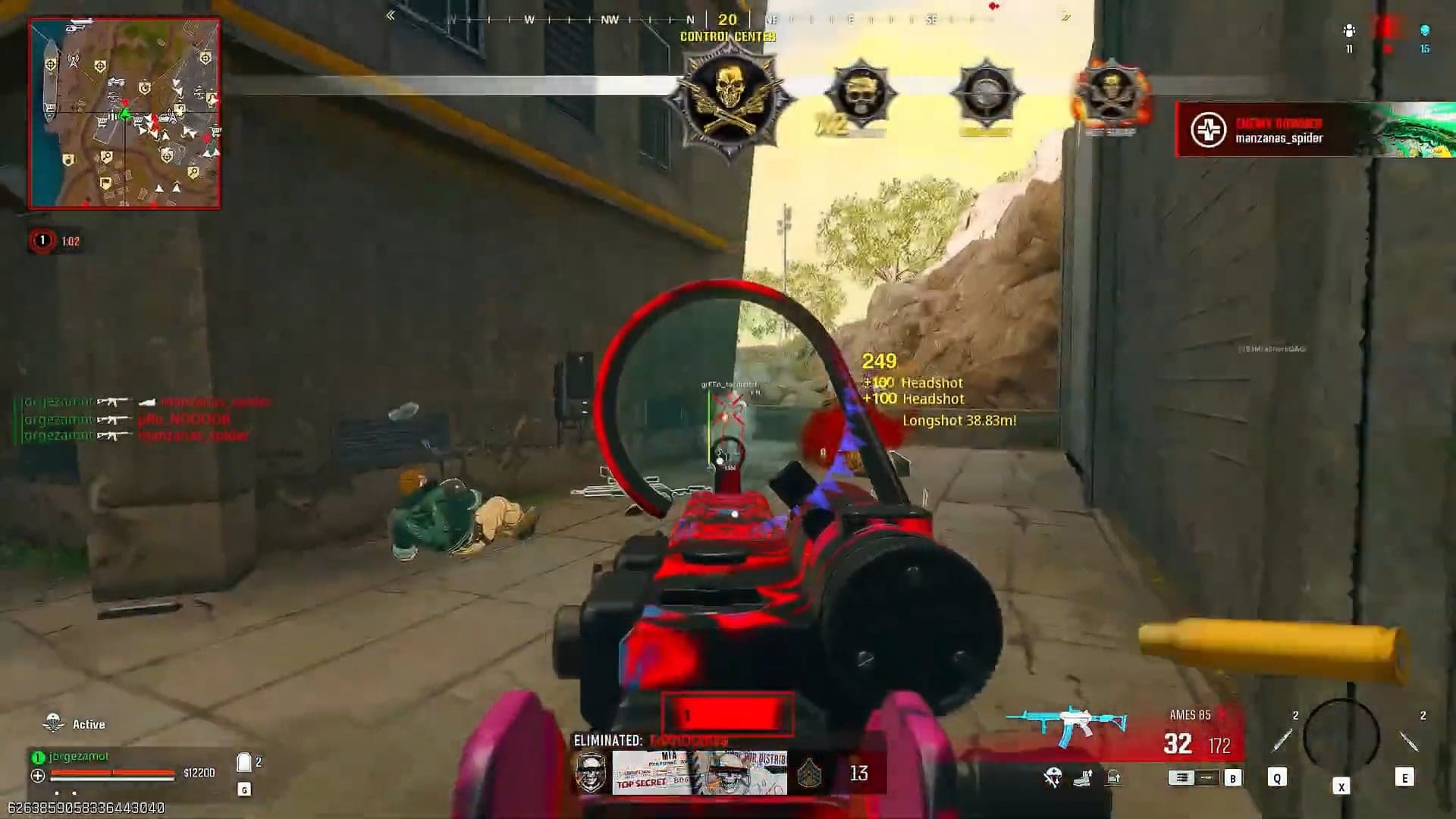Click the red circle countdown icon
The height and width of the screenshot is (819, 1456).
tap(42, 241)
